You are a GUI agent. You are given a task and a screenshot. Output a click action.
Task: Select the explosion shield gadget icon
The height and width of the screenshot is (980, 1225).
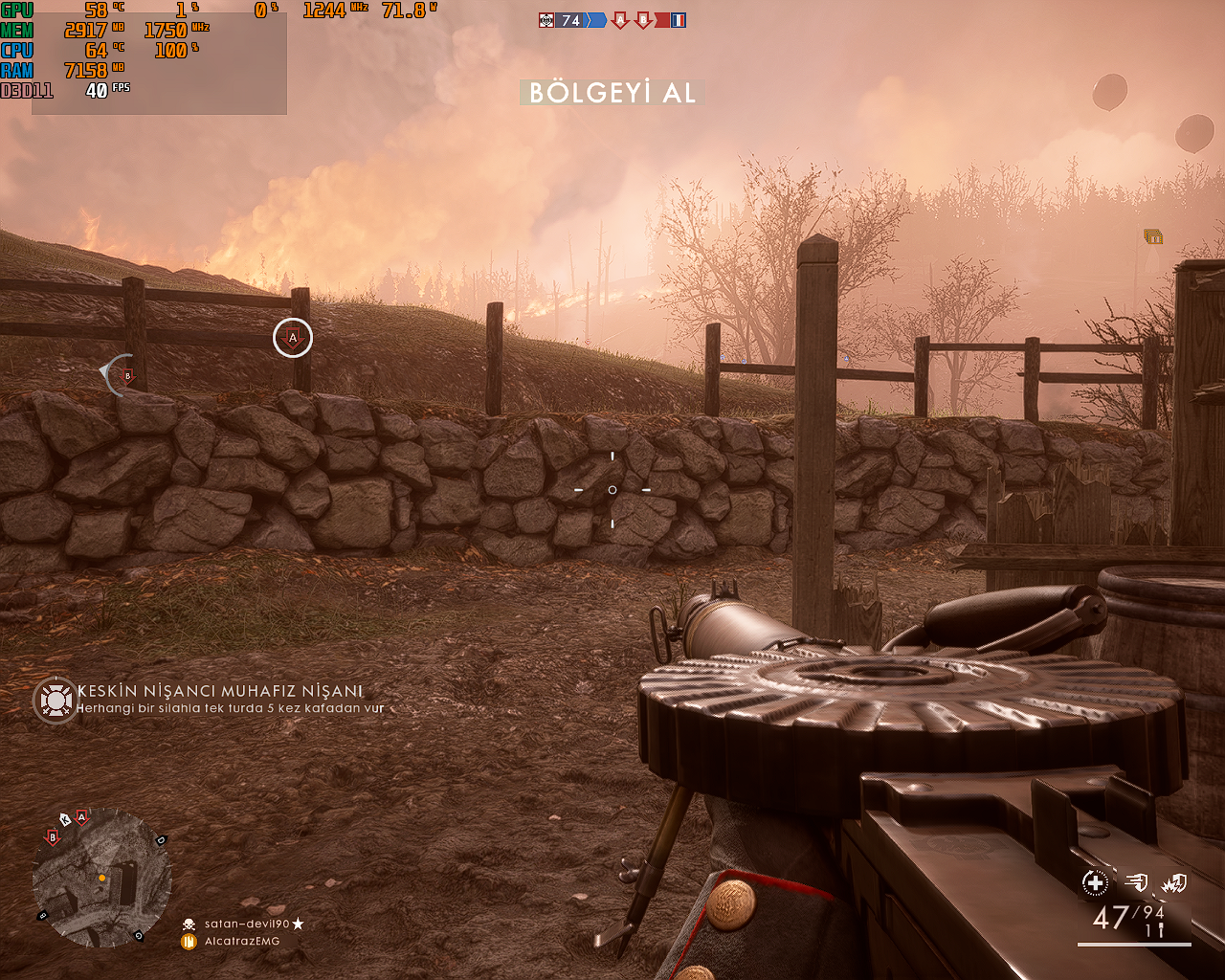pyautogui.click(x=1174, y=883)
